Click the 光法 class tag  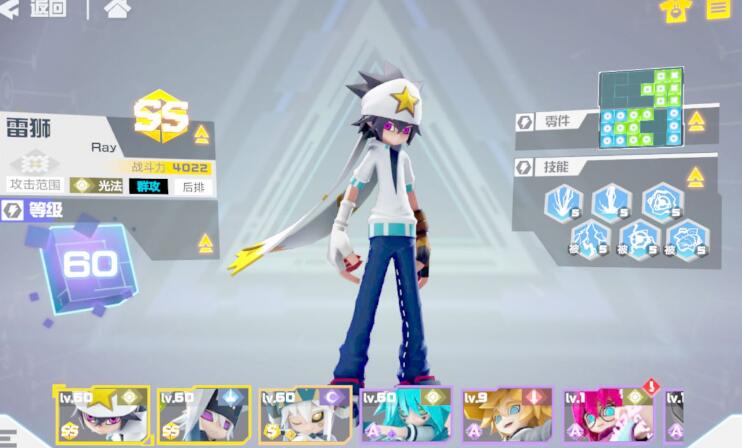tap(96, 185)
